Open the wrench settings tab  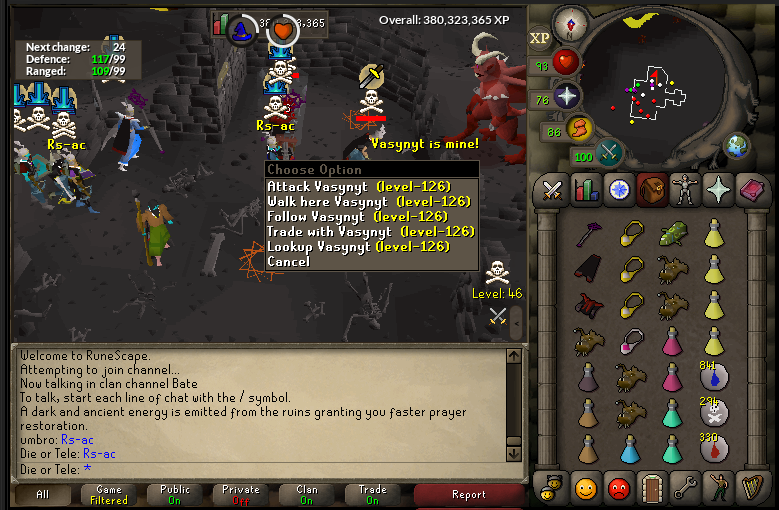(x=685, y=489)
